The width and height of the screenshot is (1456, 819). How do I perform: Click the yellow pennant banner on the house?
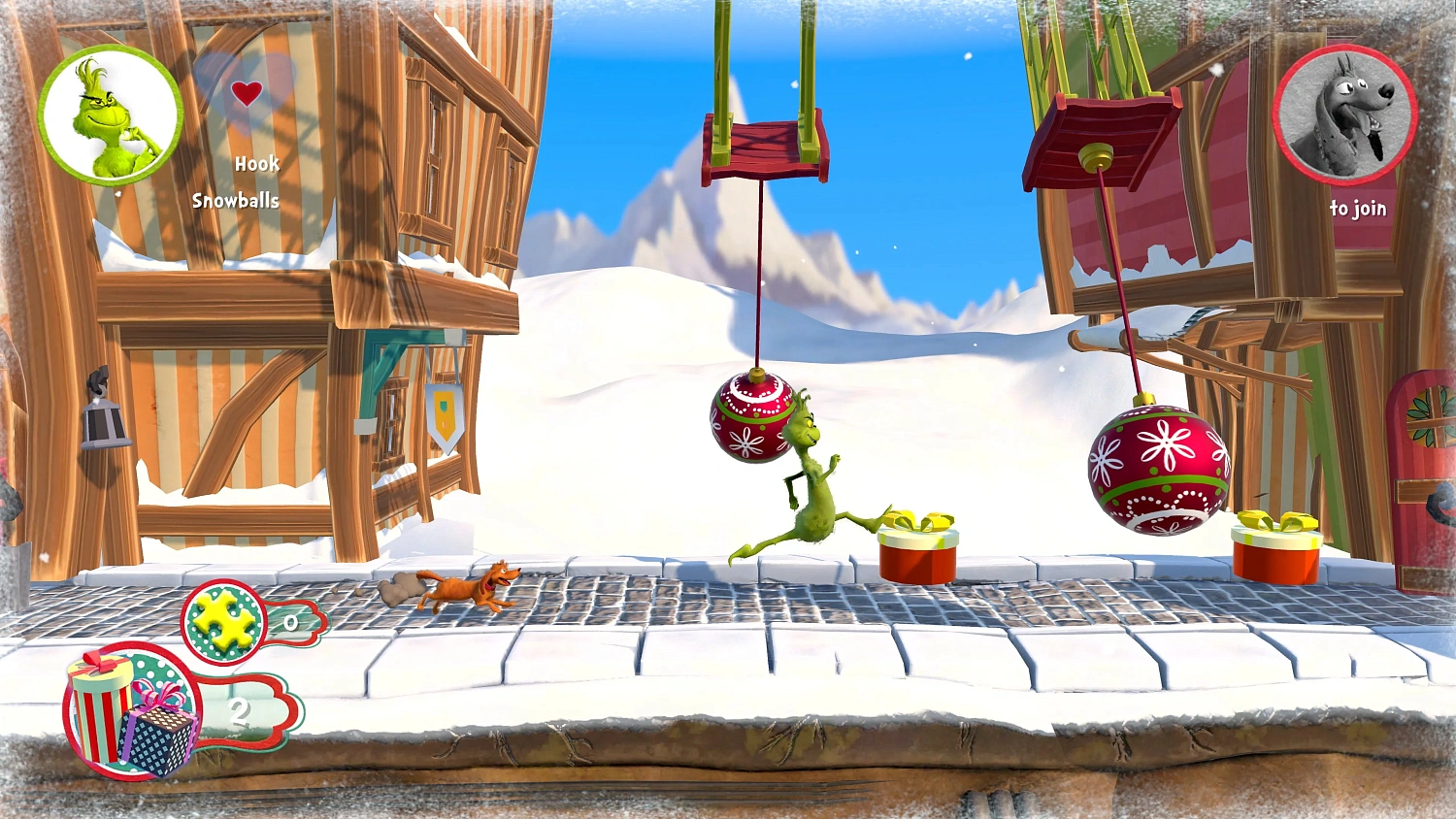pyautogui.click(x=444, y=412)
